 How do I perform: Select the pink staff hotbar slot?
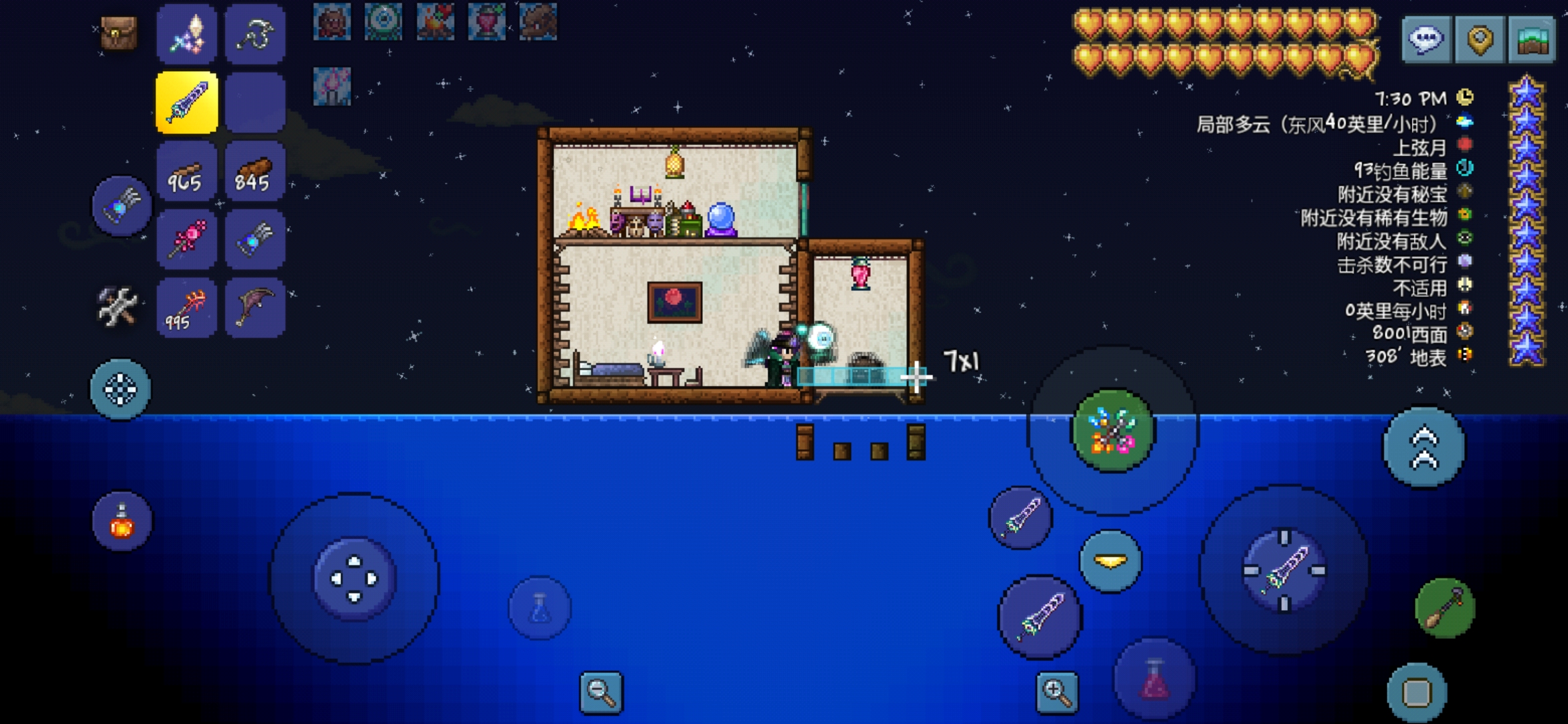coord(186,241)
